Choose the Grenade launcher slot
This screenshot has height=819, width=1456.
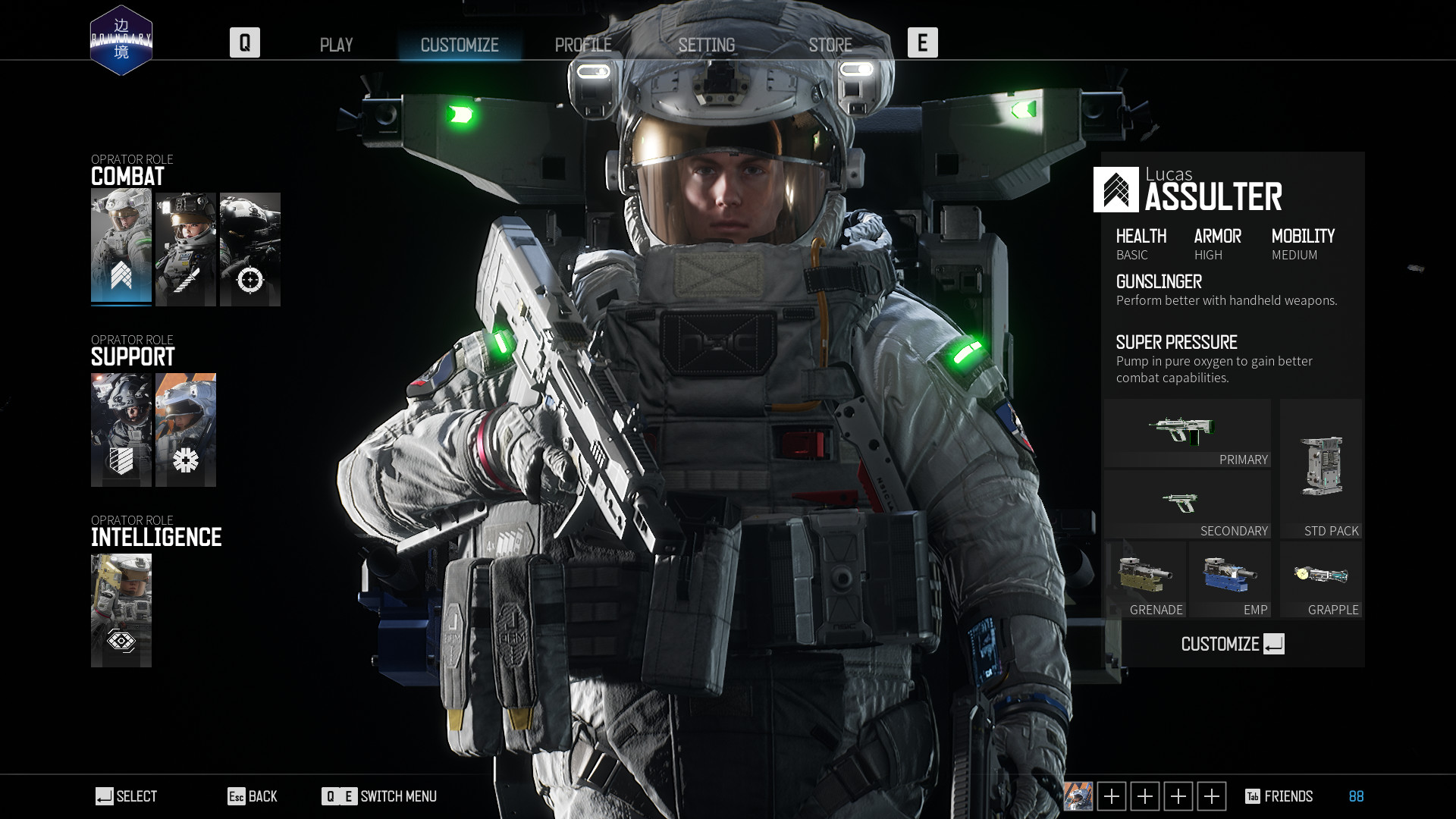coord(1145,579)
